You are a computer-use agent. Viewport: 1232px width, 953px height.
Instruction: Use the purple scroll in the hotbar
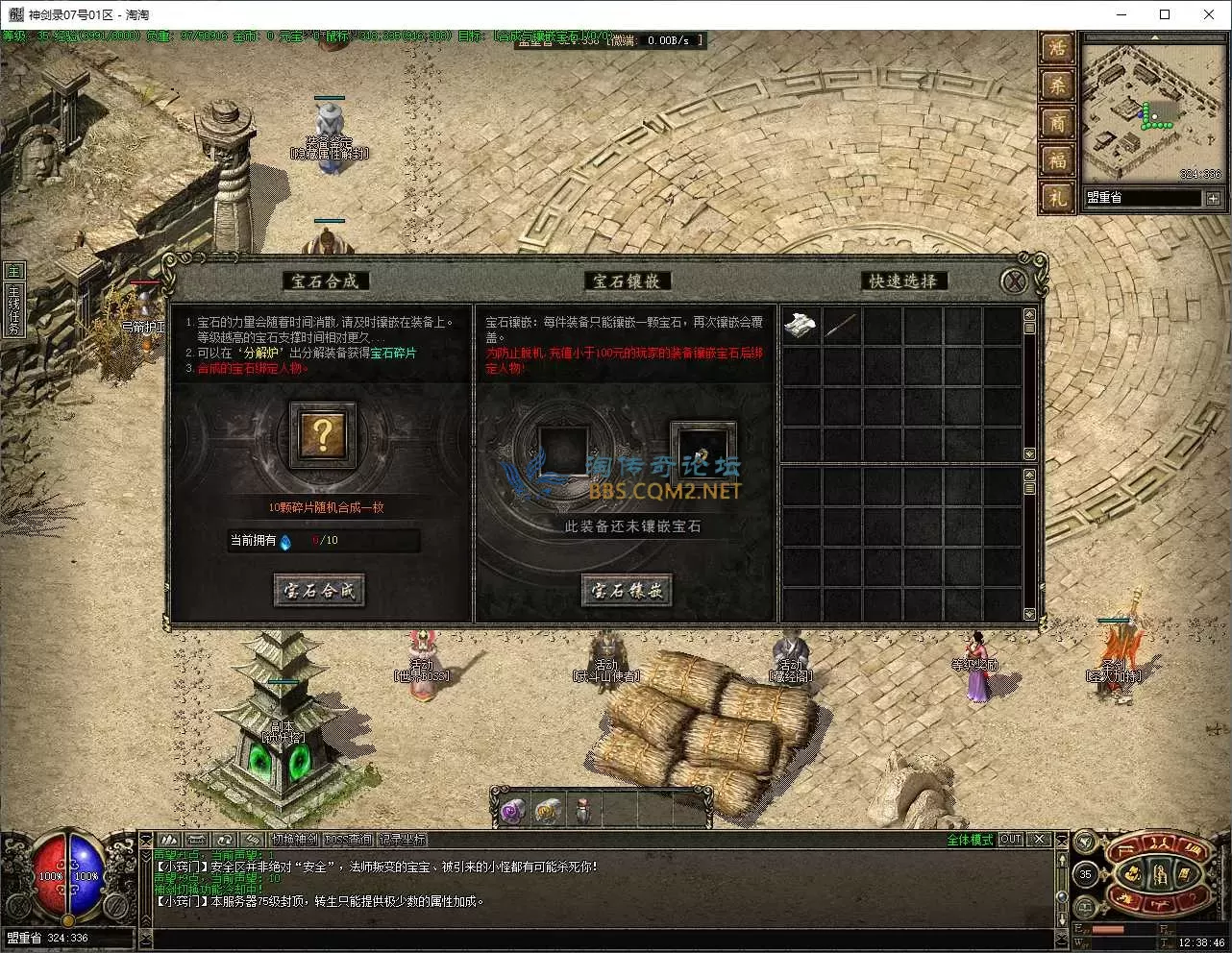[511, 812]
